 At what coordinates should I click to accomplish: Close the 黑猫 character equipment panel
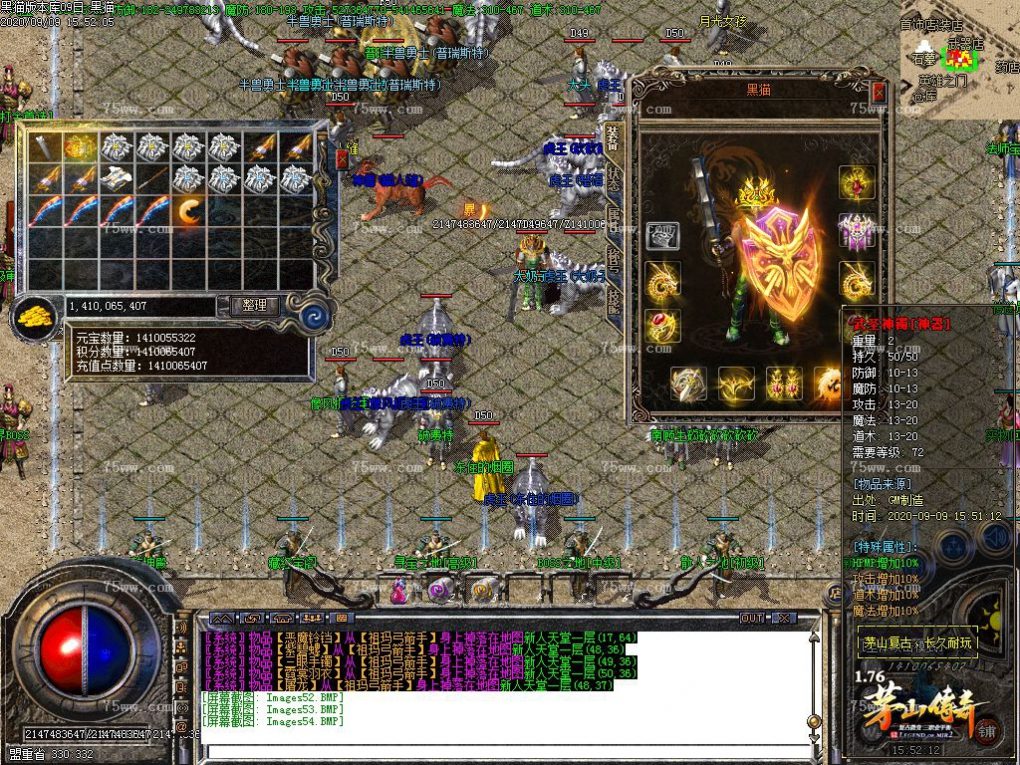(x=878, y=92)
